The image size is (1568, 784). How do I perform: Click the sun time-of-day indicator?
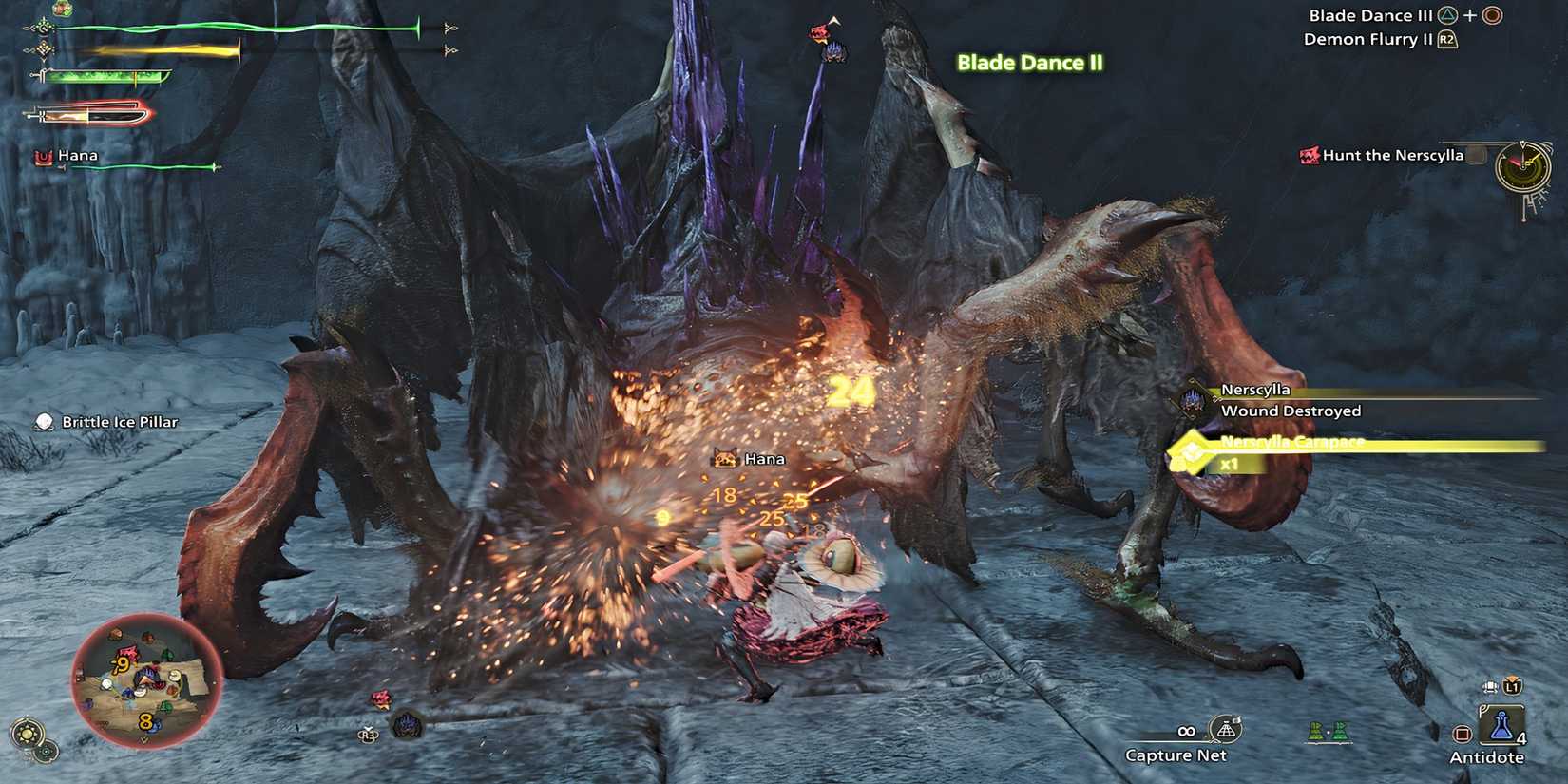[27, 732]
